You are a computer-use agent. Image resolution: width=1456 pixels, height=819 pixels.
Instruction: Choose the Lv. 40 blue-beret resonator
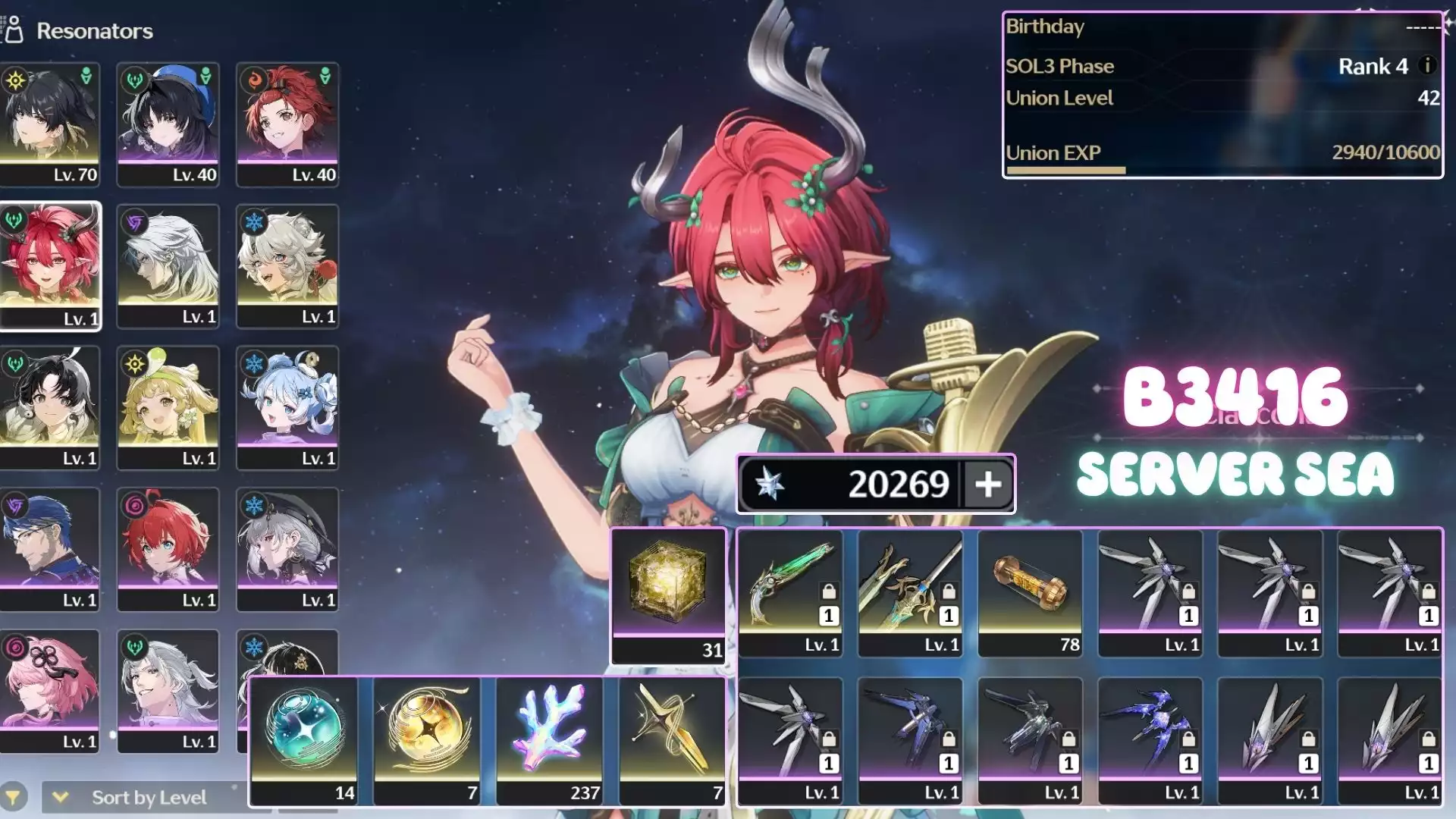(x=168, y=124)
